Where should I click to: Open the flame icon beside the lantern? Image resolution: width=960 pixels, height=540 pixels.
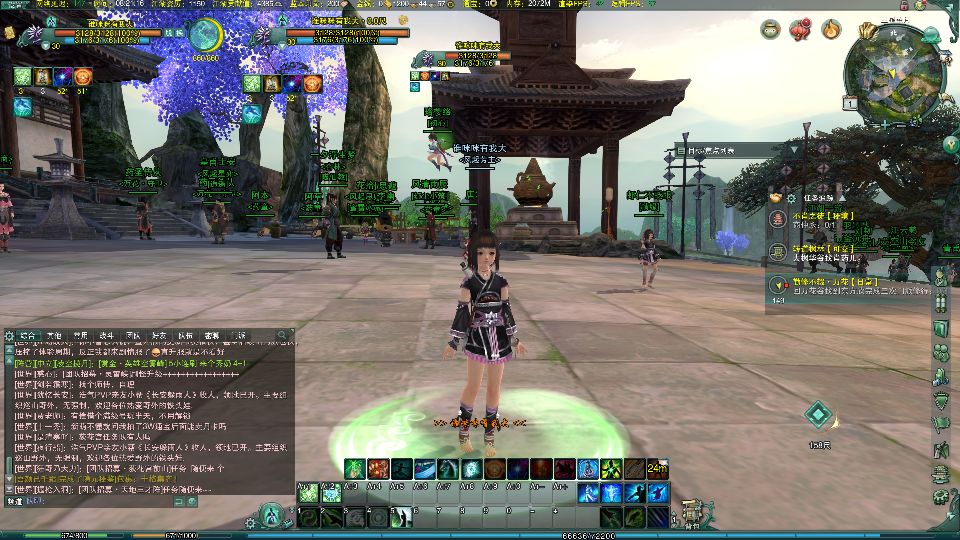point(830,30)
